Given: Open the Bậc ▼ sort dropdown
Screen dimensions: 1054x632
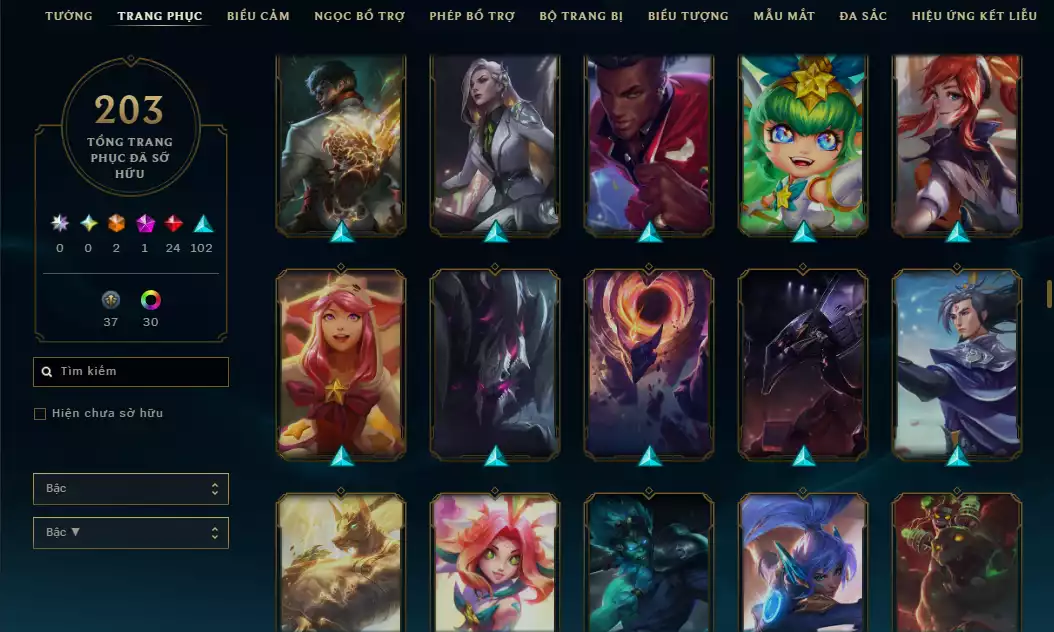Looking at the screenshot, I should 131,533.
